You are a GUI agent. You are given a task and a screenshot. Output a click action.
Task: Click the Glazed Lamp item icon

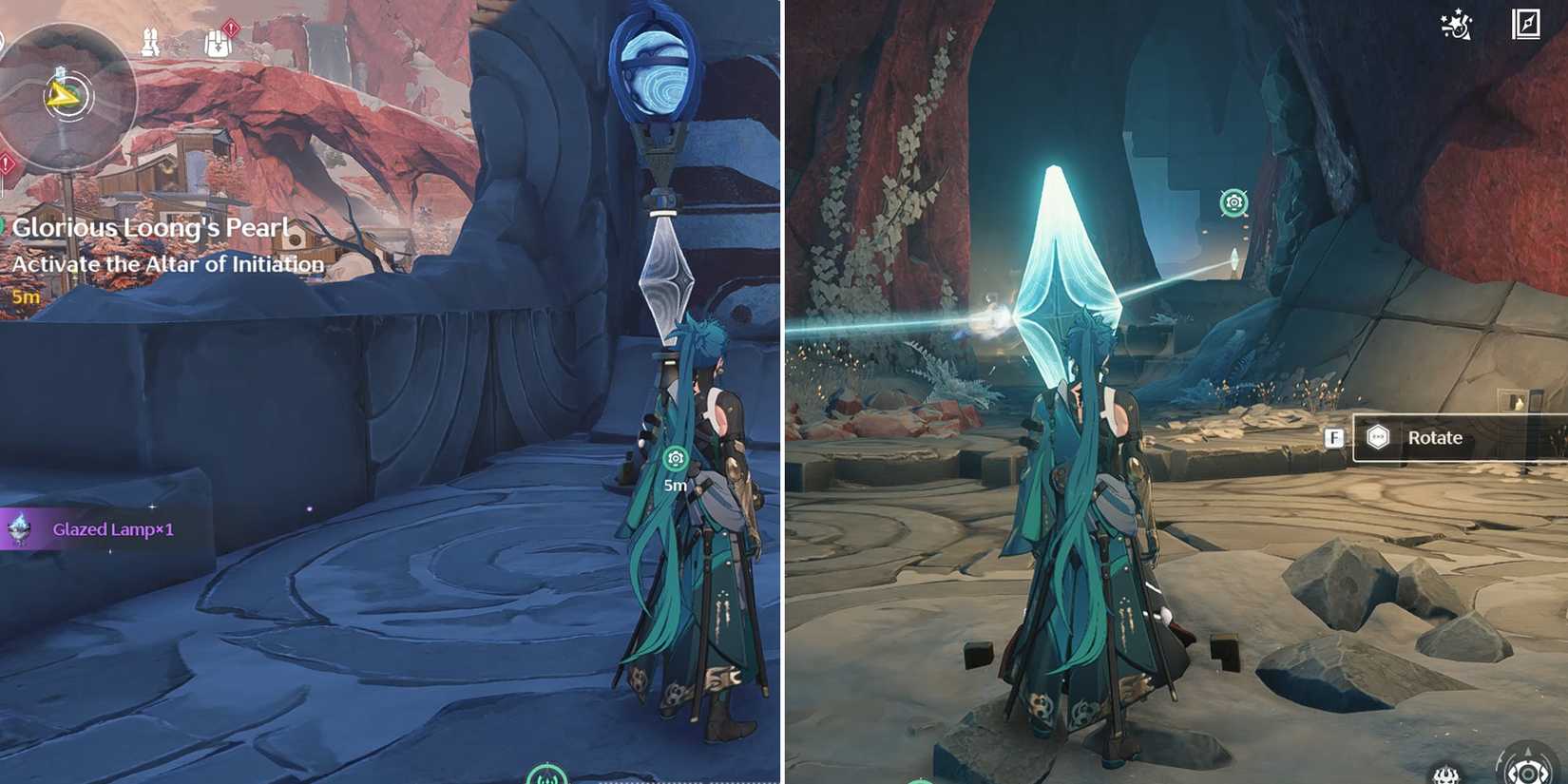pos(19,530)
